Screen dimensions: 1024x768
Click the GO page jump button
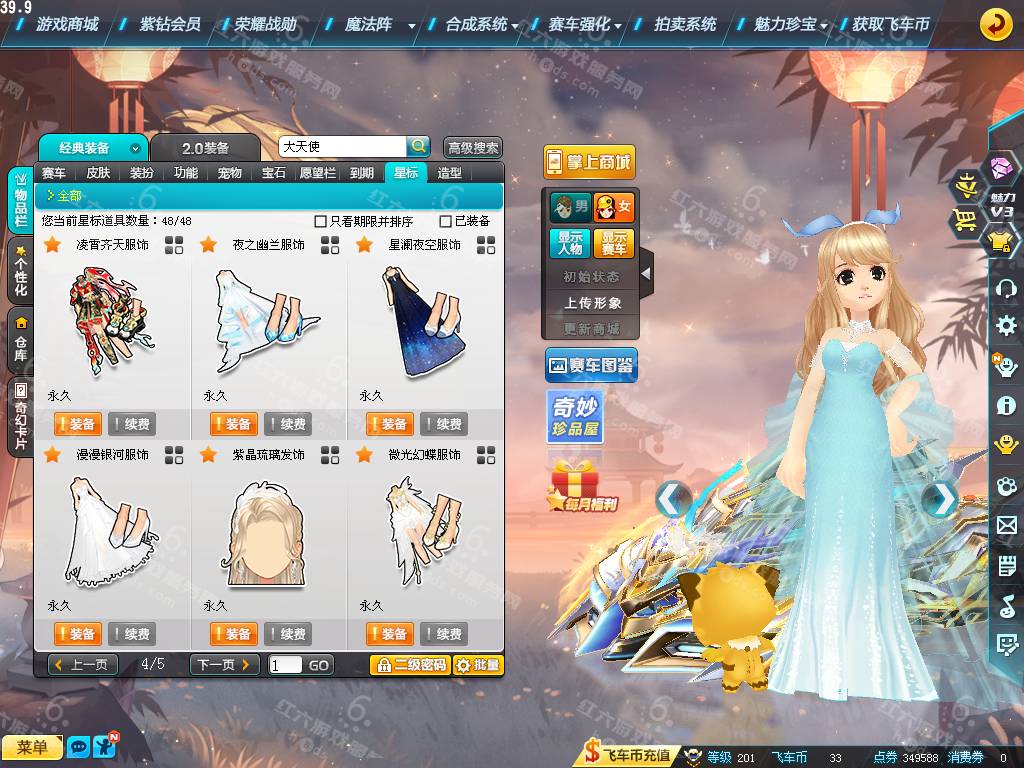click(x=319, y=665)
